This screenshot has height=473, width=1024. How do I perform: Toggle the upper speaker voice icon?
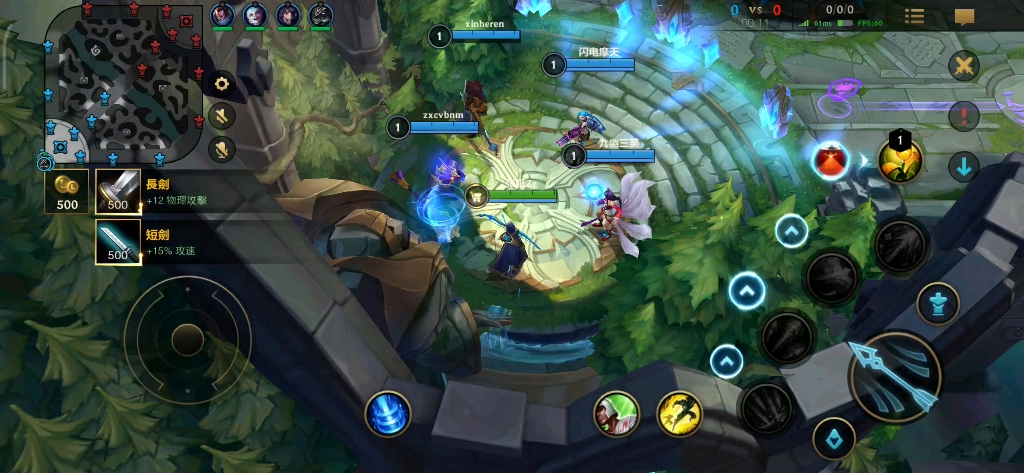(222, 116)
